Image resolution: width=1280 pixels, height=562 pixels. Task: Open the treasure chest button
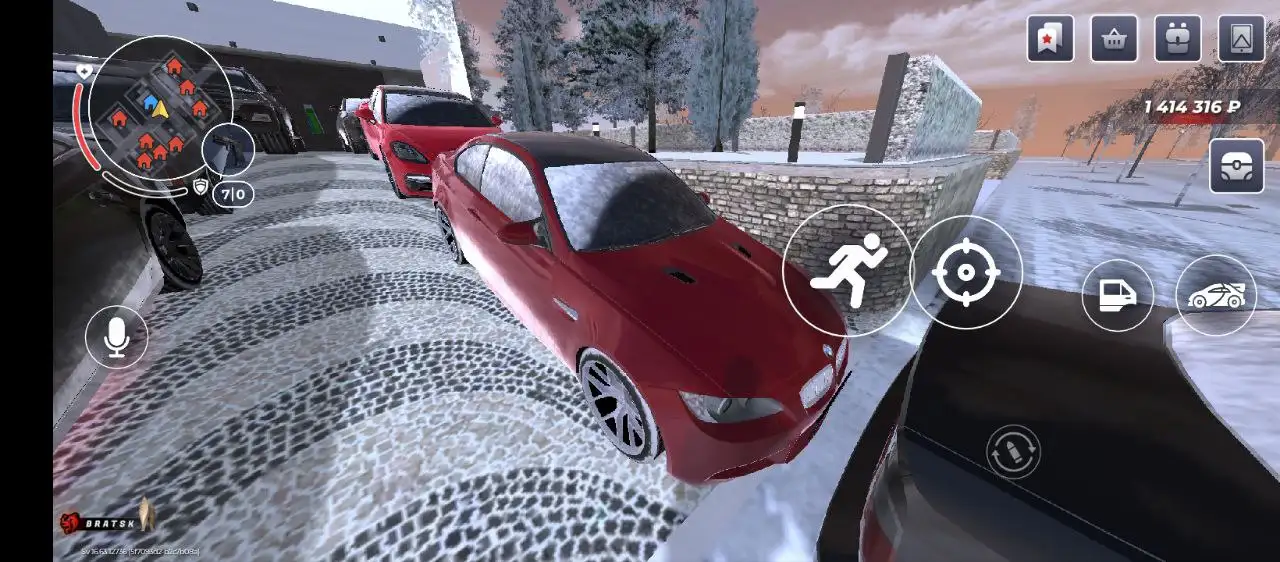1236,166
